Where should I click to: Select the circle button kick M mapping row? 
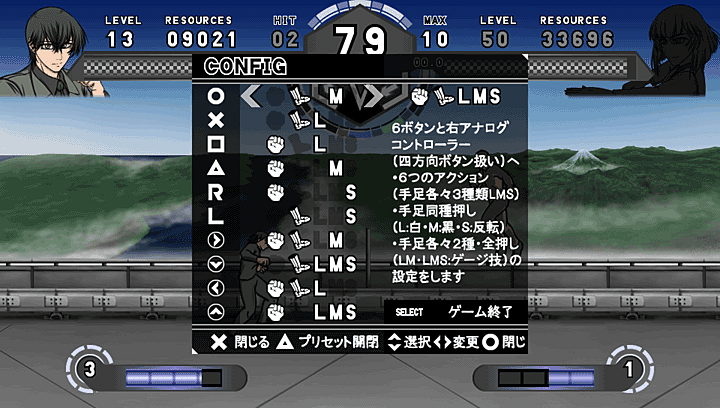300,97
